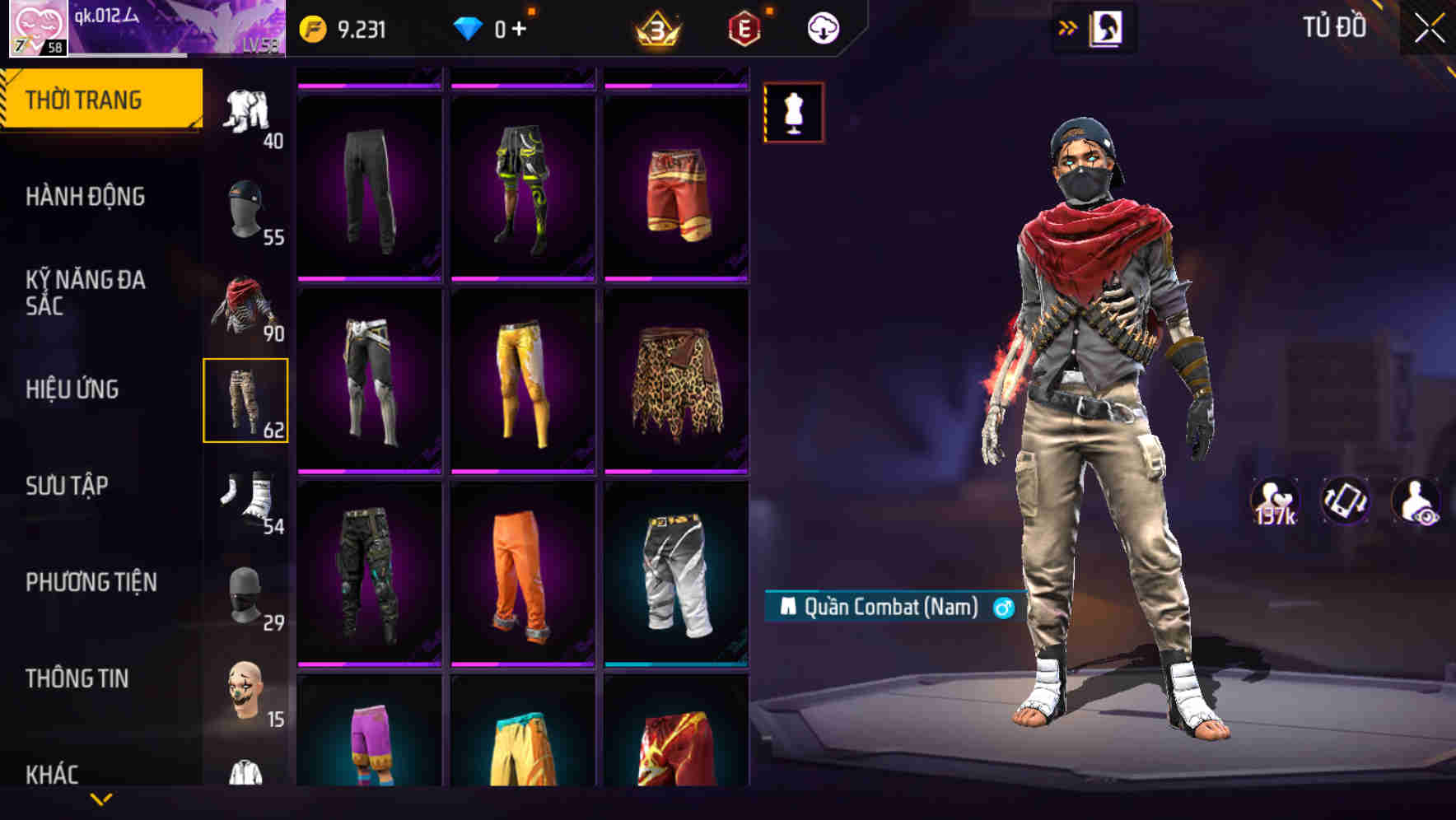Collapse the panel using the yellow double-arrow chevron

click(1068, 26)
